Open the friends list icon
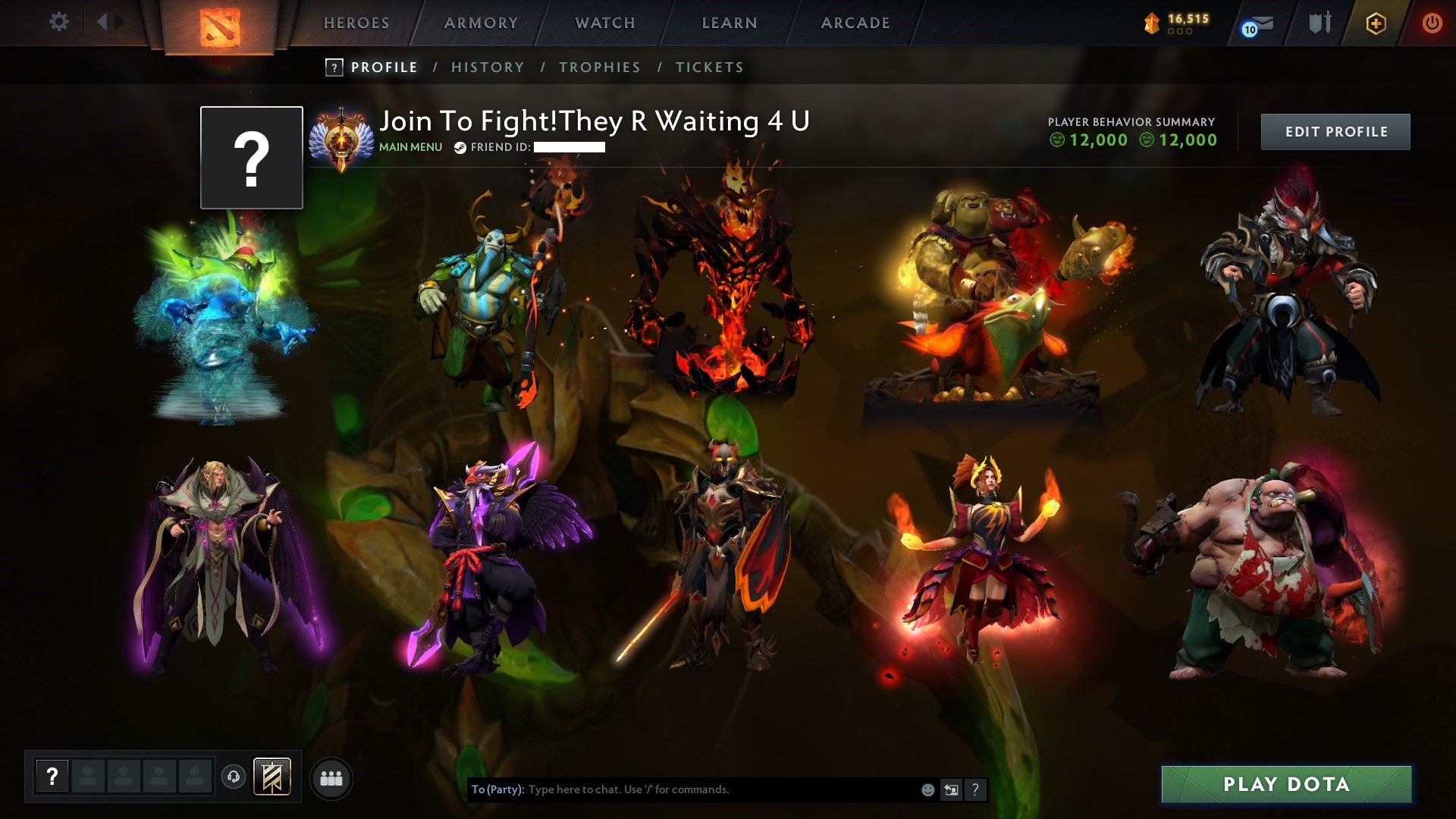1456x819 pixels. pos(331,777)
